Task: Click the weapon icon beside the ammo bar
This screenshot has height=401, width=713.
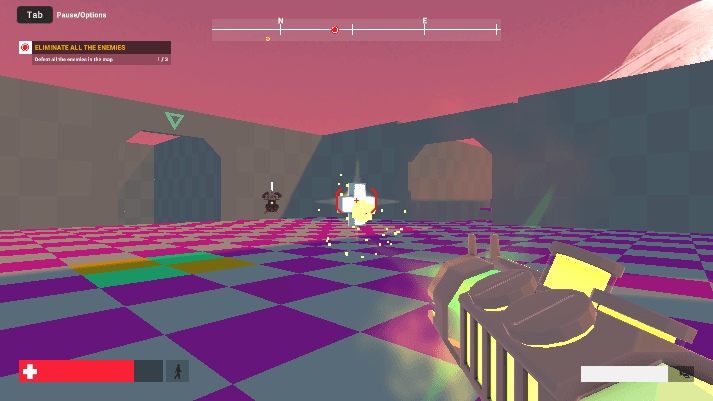Action: [x=684, y=373]
